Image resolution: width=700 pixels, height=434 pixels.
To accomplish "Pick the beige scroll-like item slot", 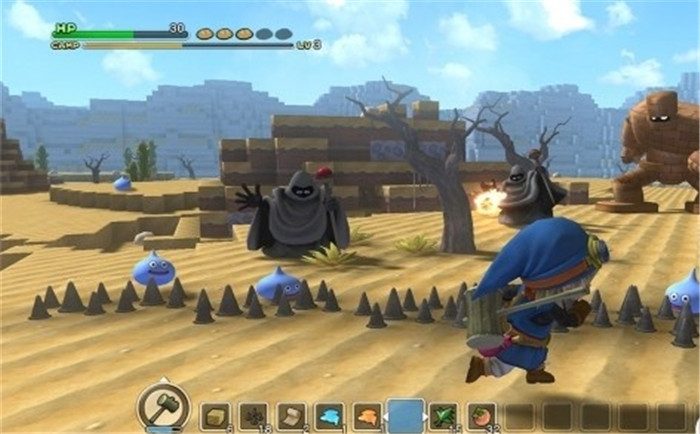I will (x=291, y=416).
